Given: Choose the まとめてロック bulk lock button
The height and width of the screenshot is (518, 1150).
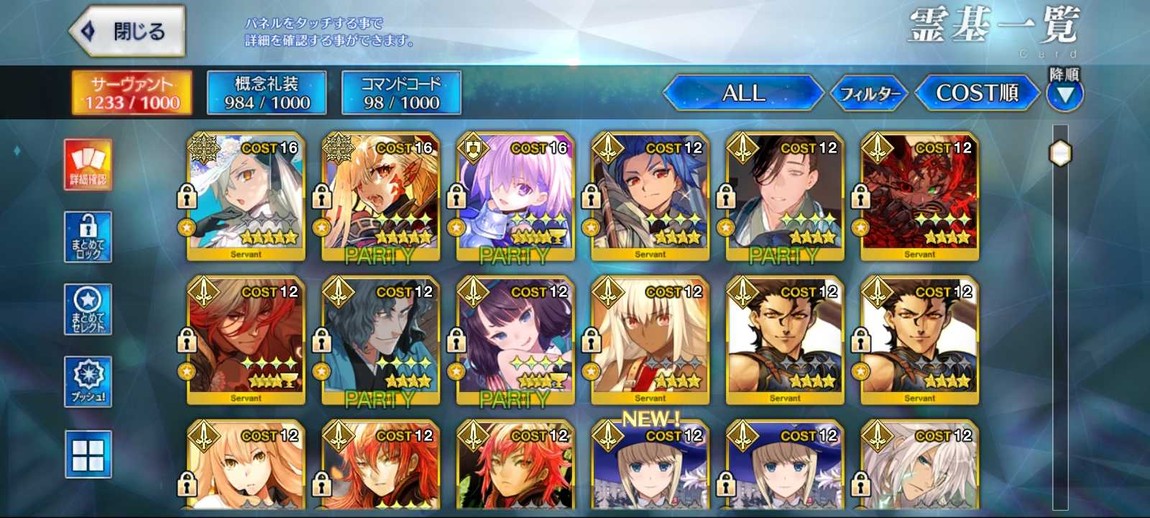Looking at the screenshot, I should coord(88,237).
